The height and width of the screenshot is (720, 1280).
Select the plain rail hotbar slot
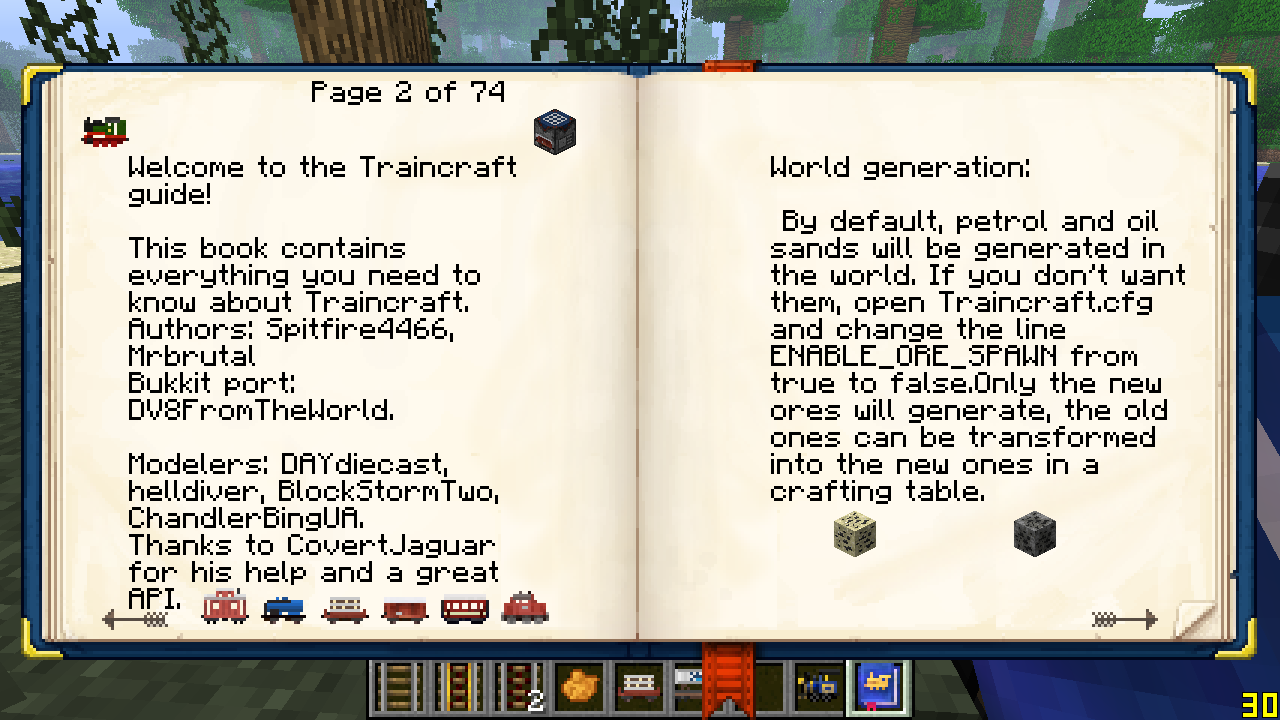(399, 687)
